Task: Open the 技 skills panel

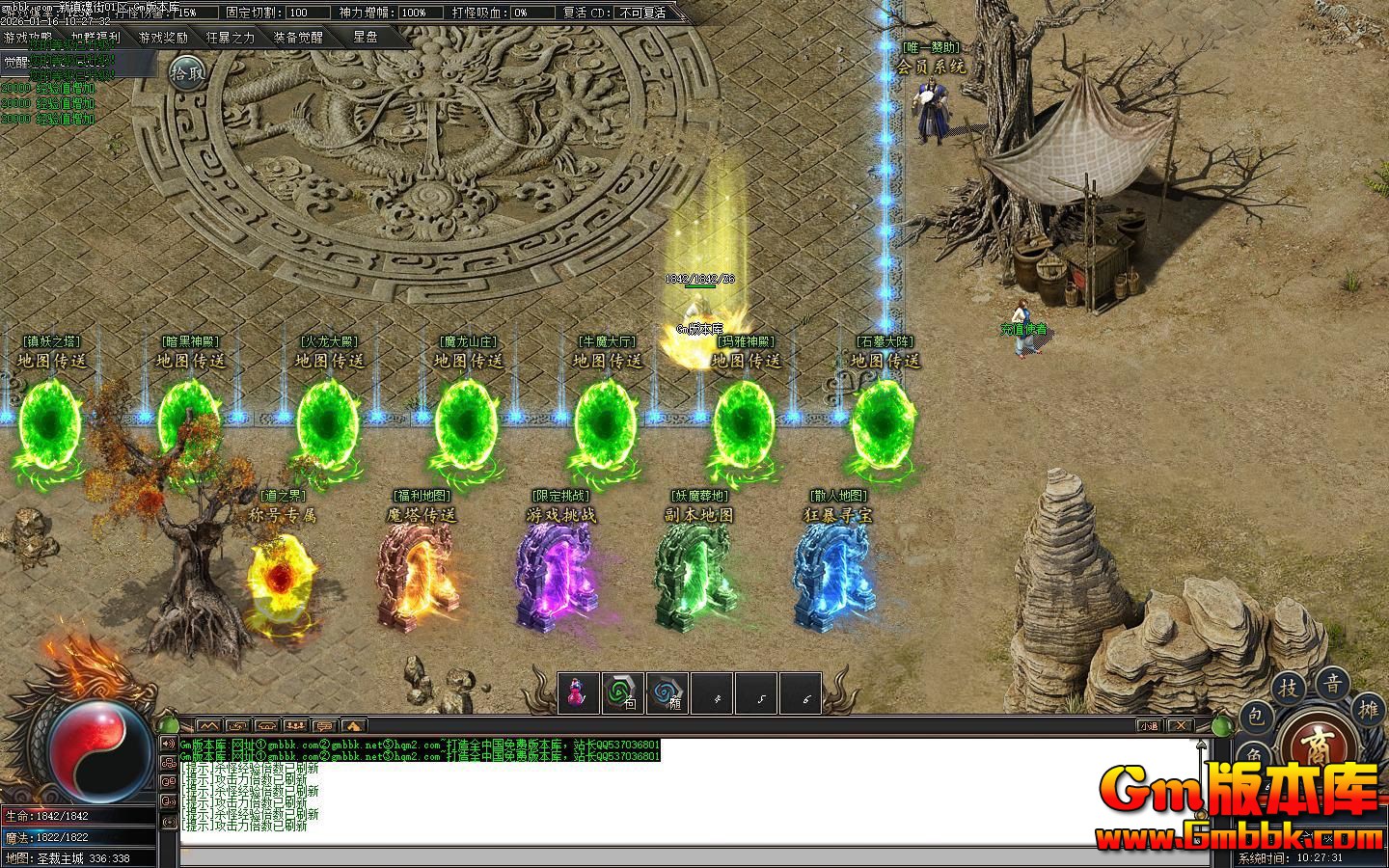Action: (x=1289, y=688)
